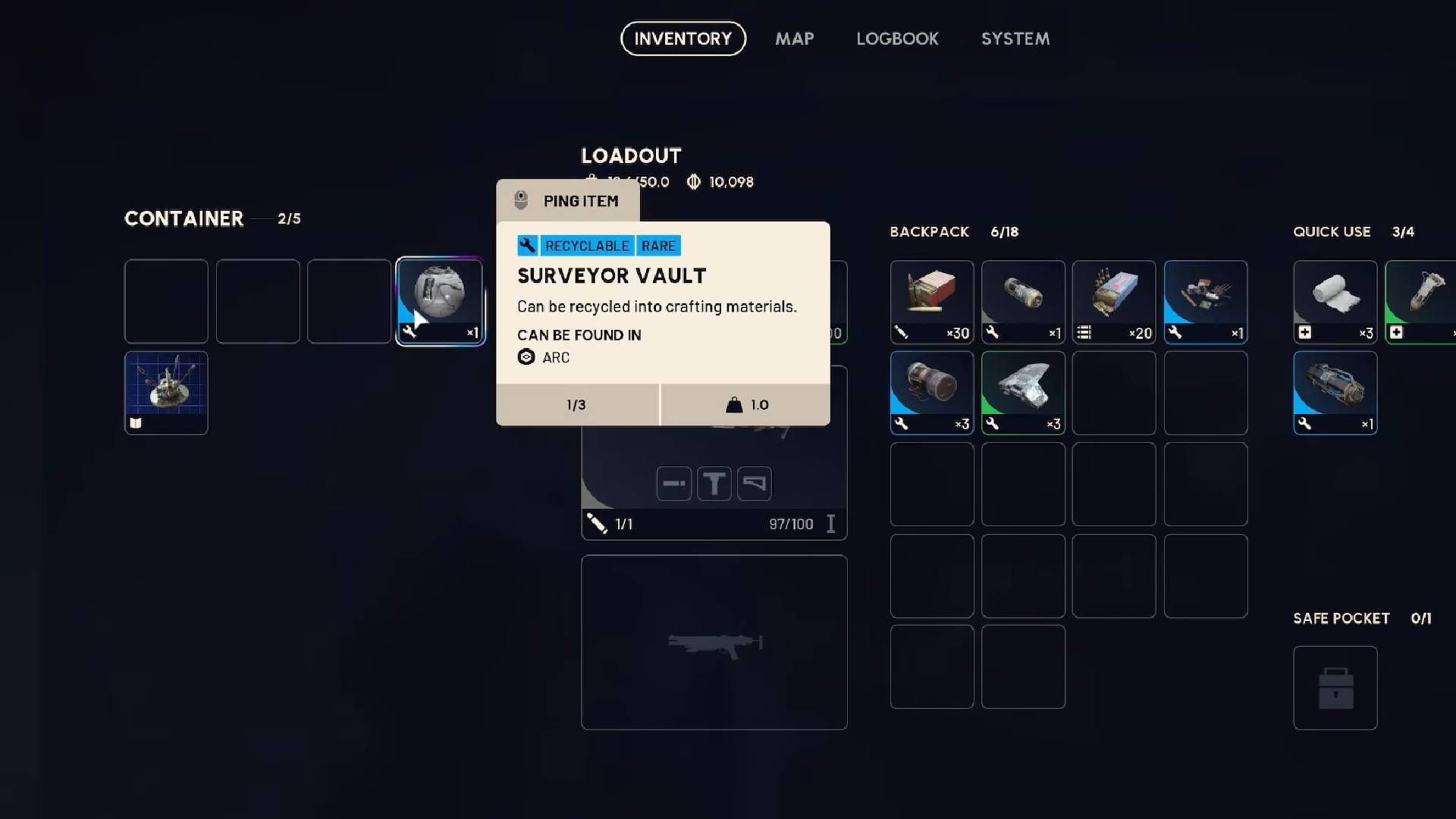1456x819 pixels.
Task: Click the sight attachment slot icon
Action: pos(714,483)
